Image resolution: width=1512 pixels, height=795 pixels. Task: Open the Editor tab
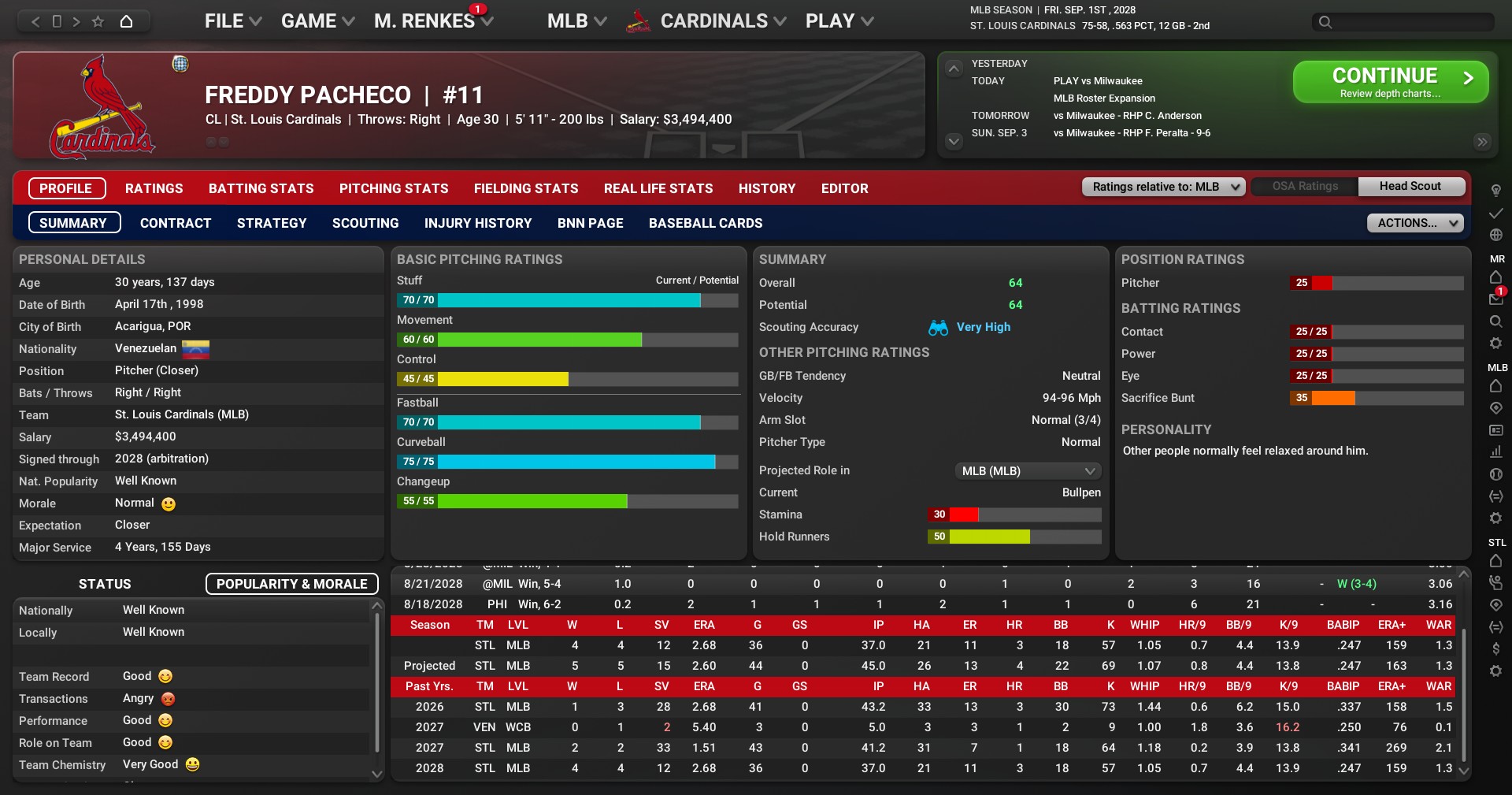pos(844,188)
